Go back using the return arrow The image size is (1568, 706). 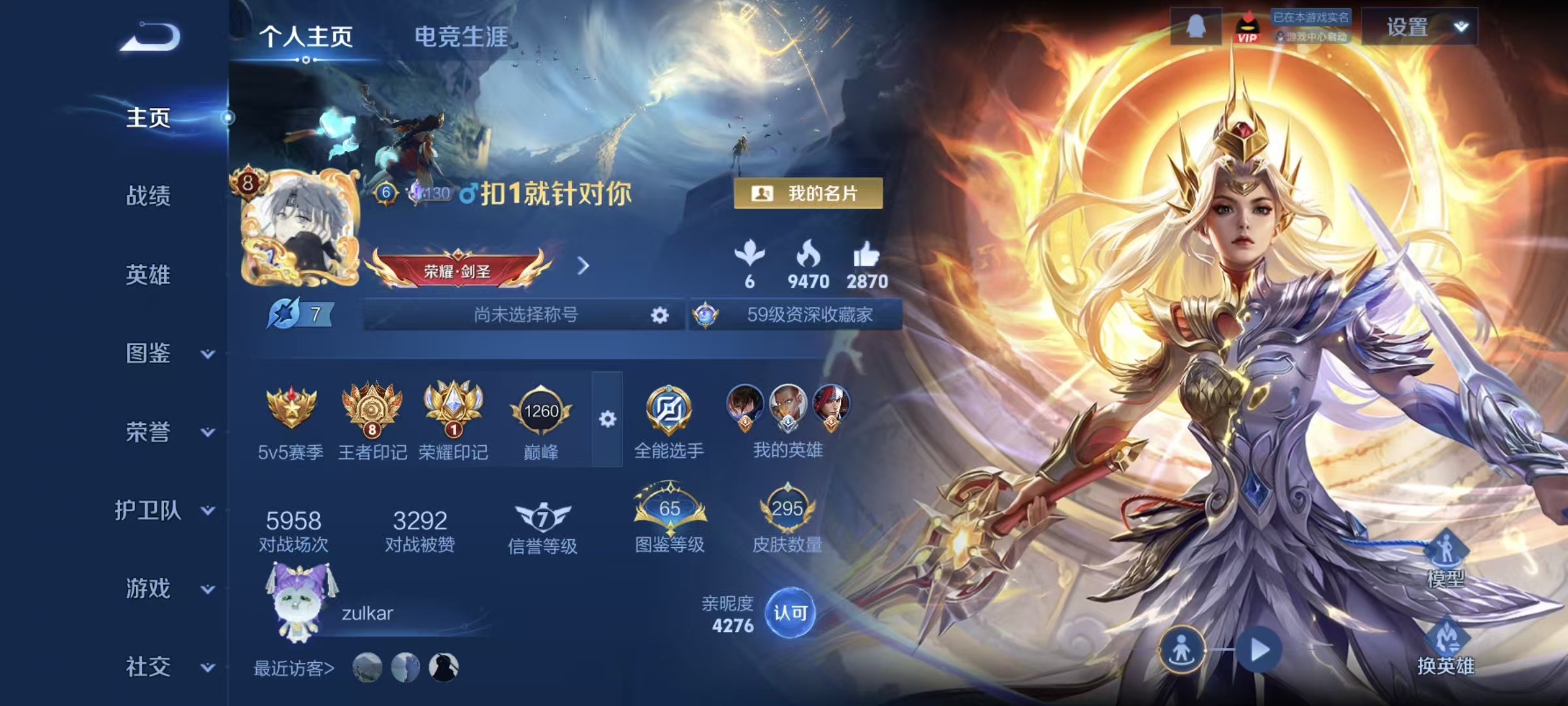[150, 37]
